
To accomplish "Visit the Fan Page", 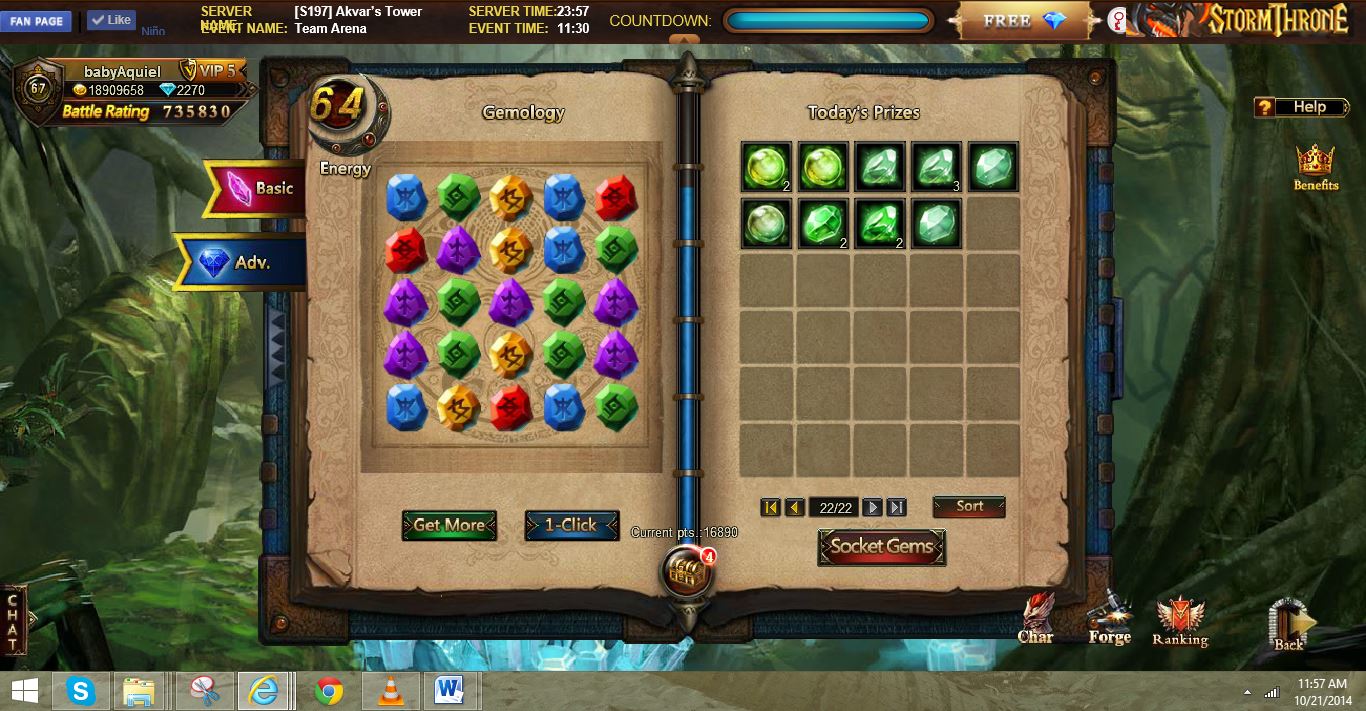I will click(x=36, y=21).
